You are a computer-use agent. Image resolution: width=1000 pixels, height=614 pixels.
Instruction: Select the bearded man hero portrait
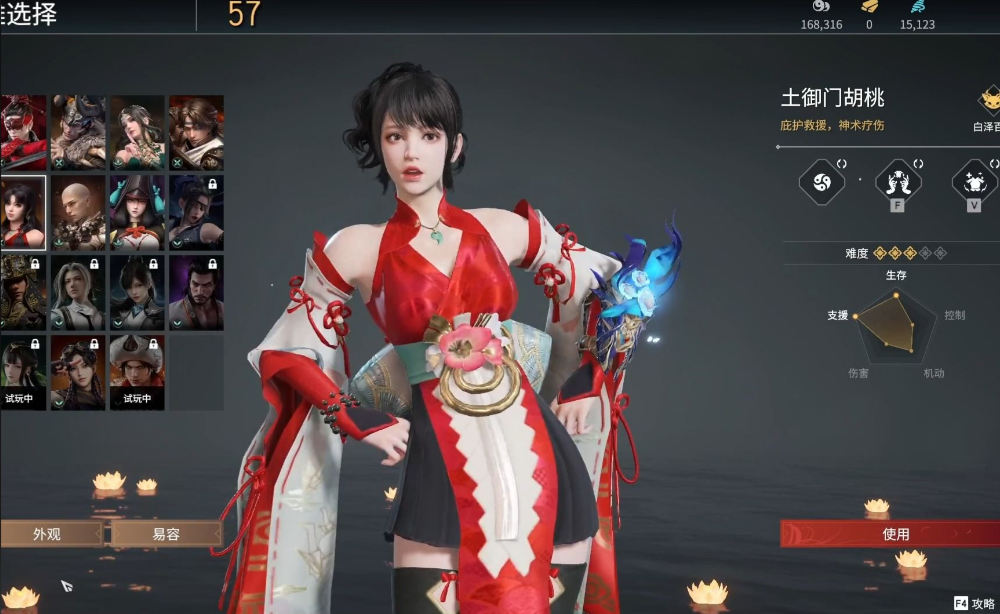click(x=196, y=292)
